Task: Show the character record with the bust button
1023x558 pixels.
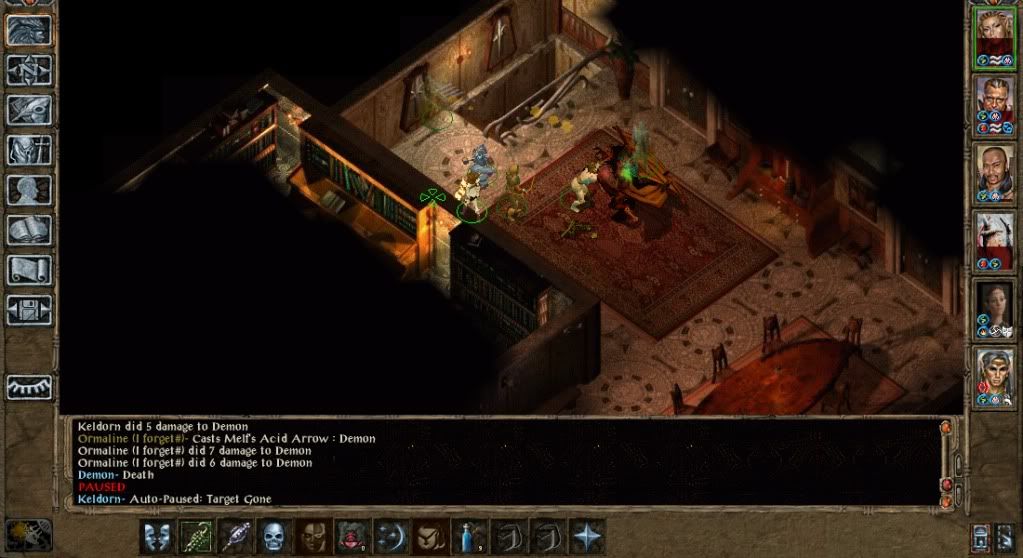Action: click(x=29, y=189)
